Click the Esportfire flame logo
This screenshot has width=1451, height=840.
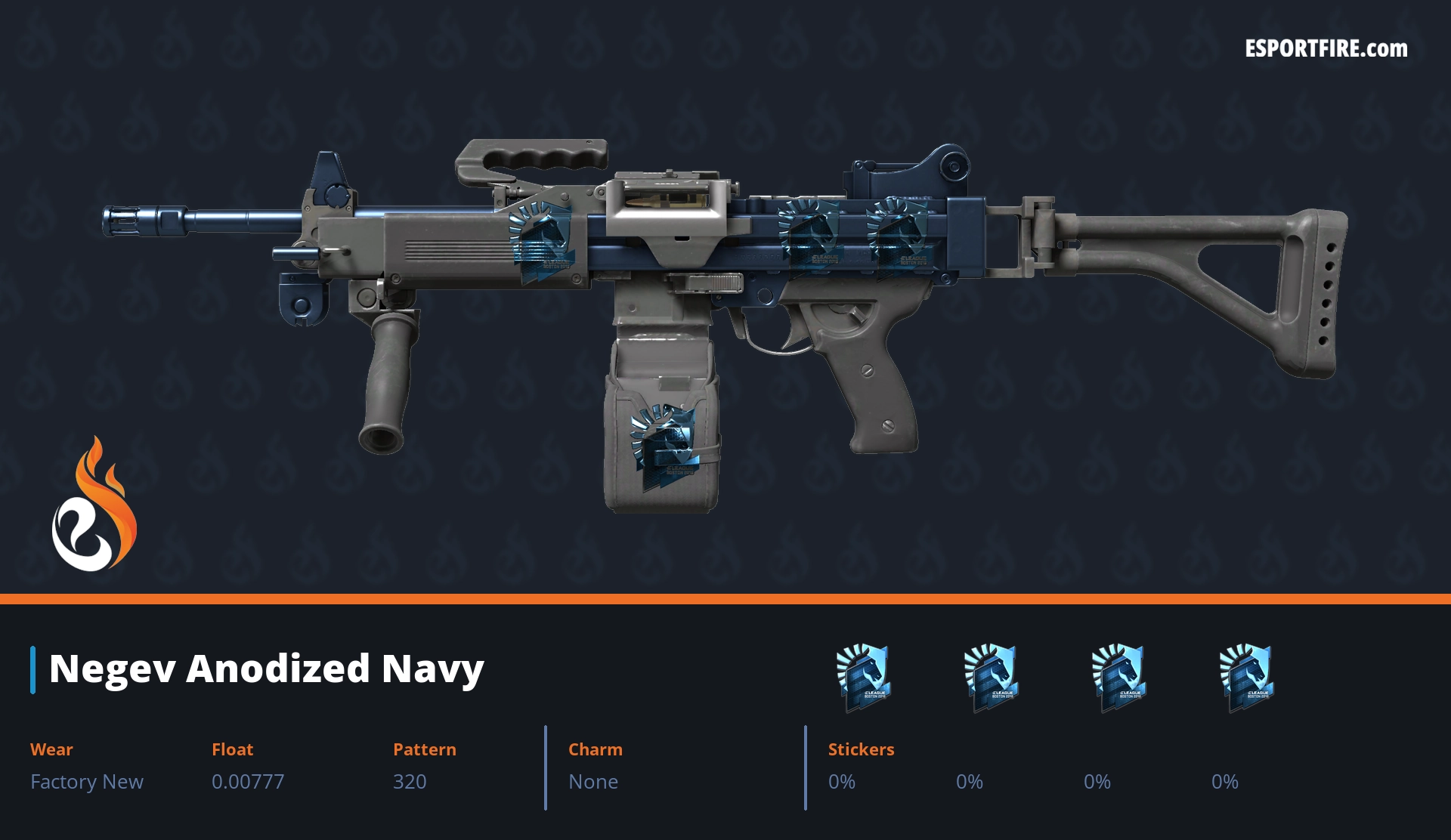(x=94, y=505)
